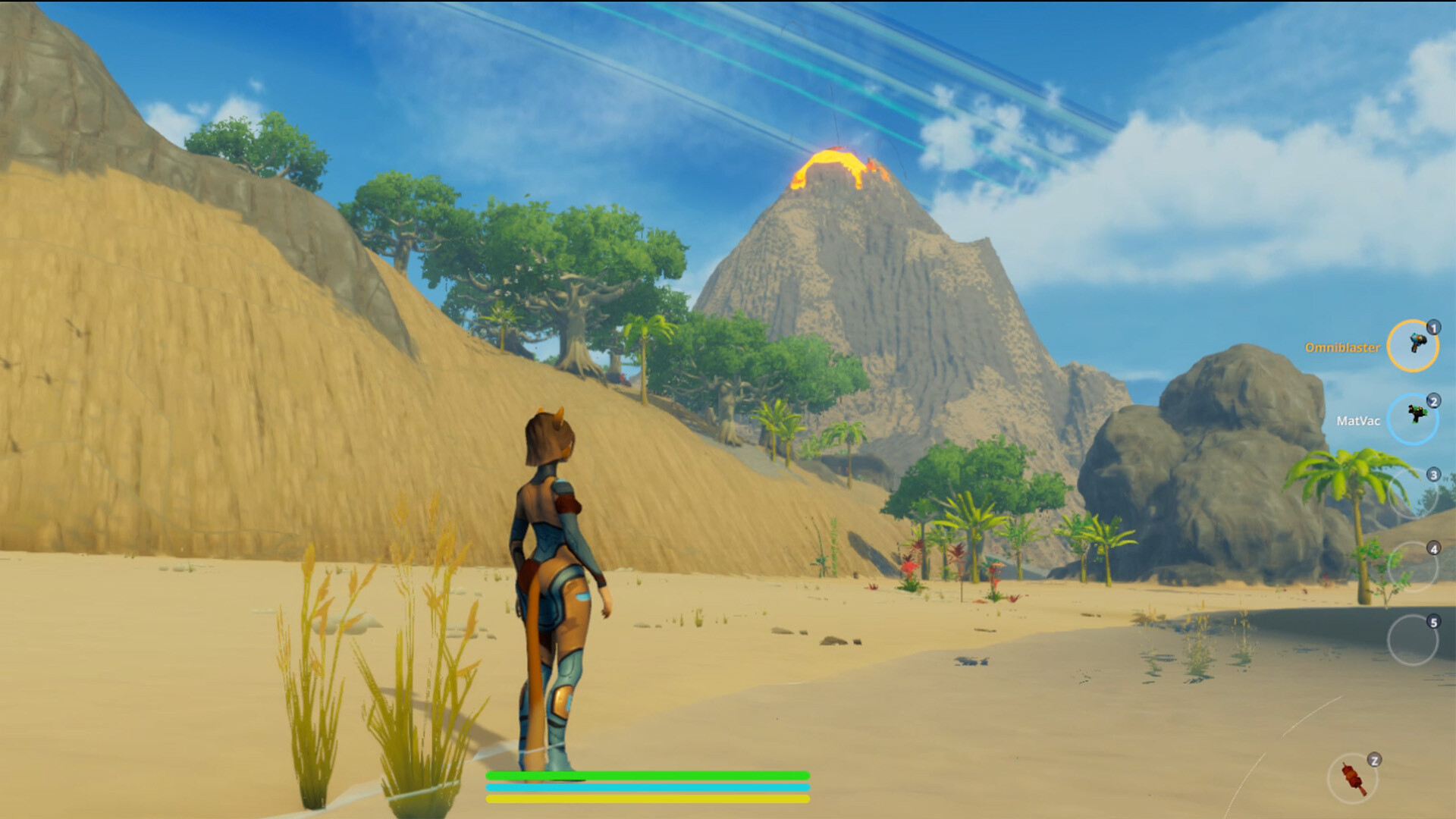Screen dimensions: 1456x819
Task: Use the red consumable item icon
Action: [1352, 778]
